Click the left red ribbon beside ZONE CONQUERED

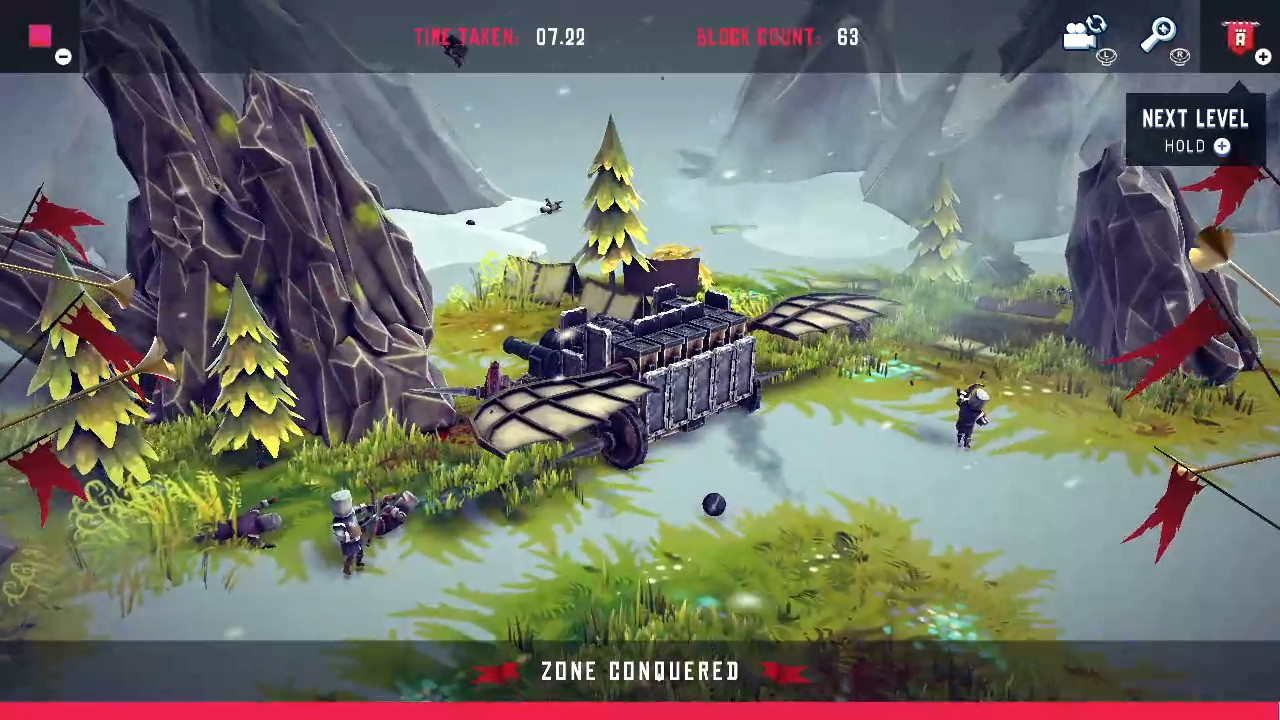(497, 672)
